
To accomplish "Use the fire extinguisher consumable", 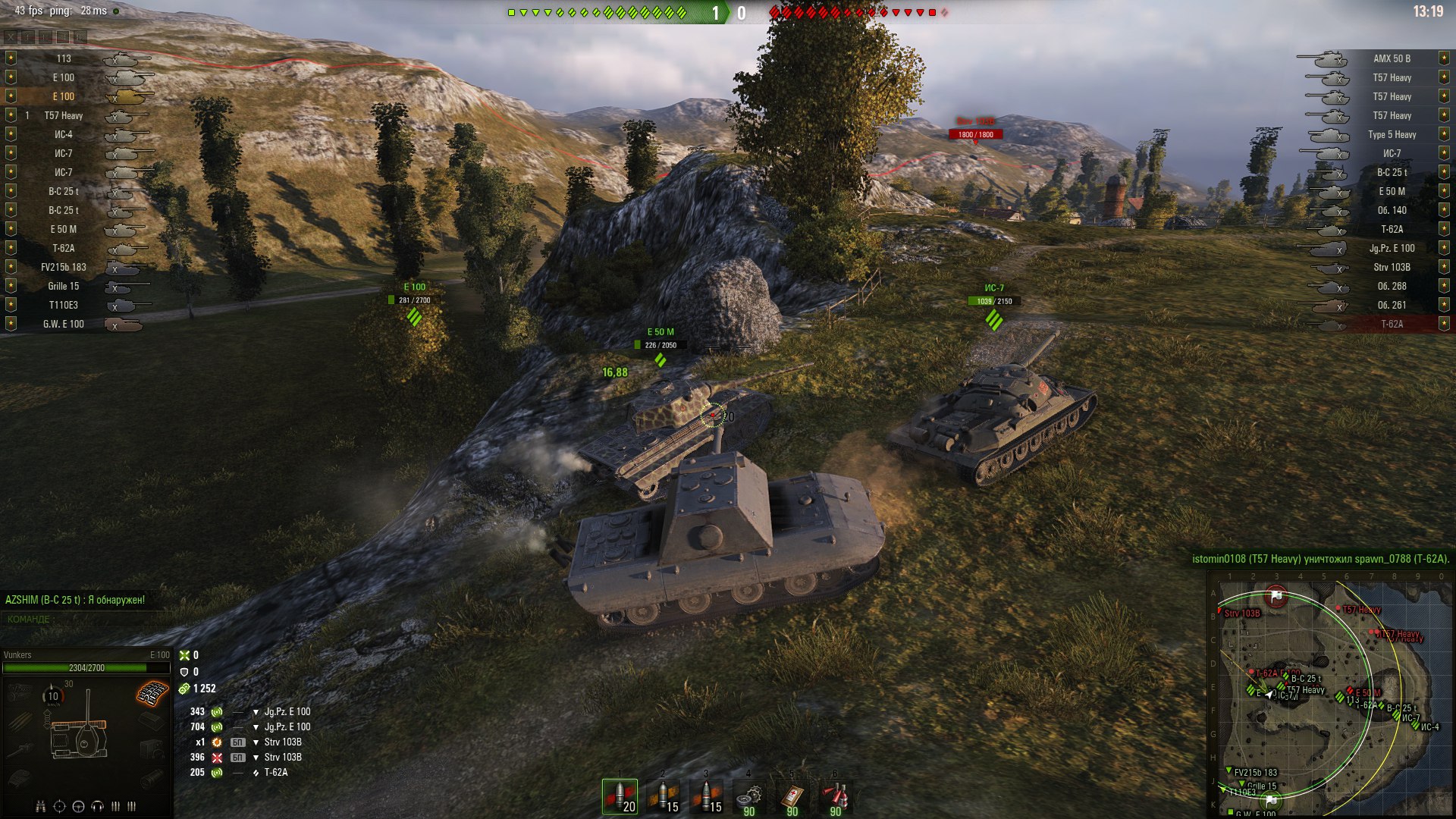I will click(x=835, y=796).
